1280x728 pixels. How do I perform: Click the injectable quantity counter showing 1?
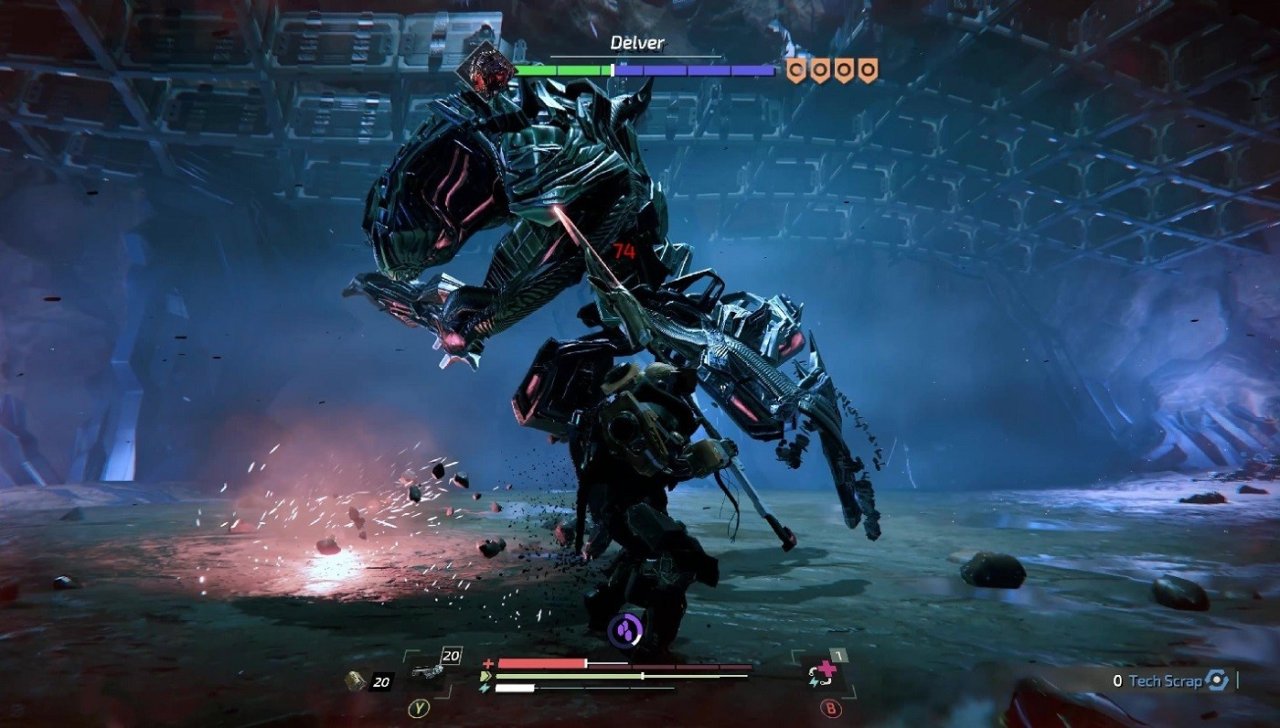coord(837,655)
